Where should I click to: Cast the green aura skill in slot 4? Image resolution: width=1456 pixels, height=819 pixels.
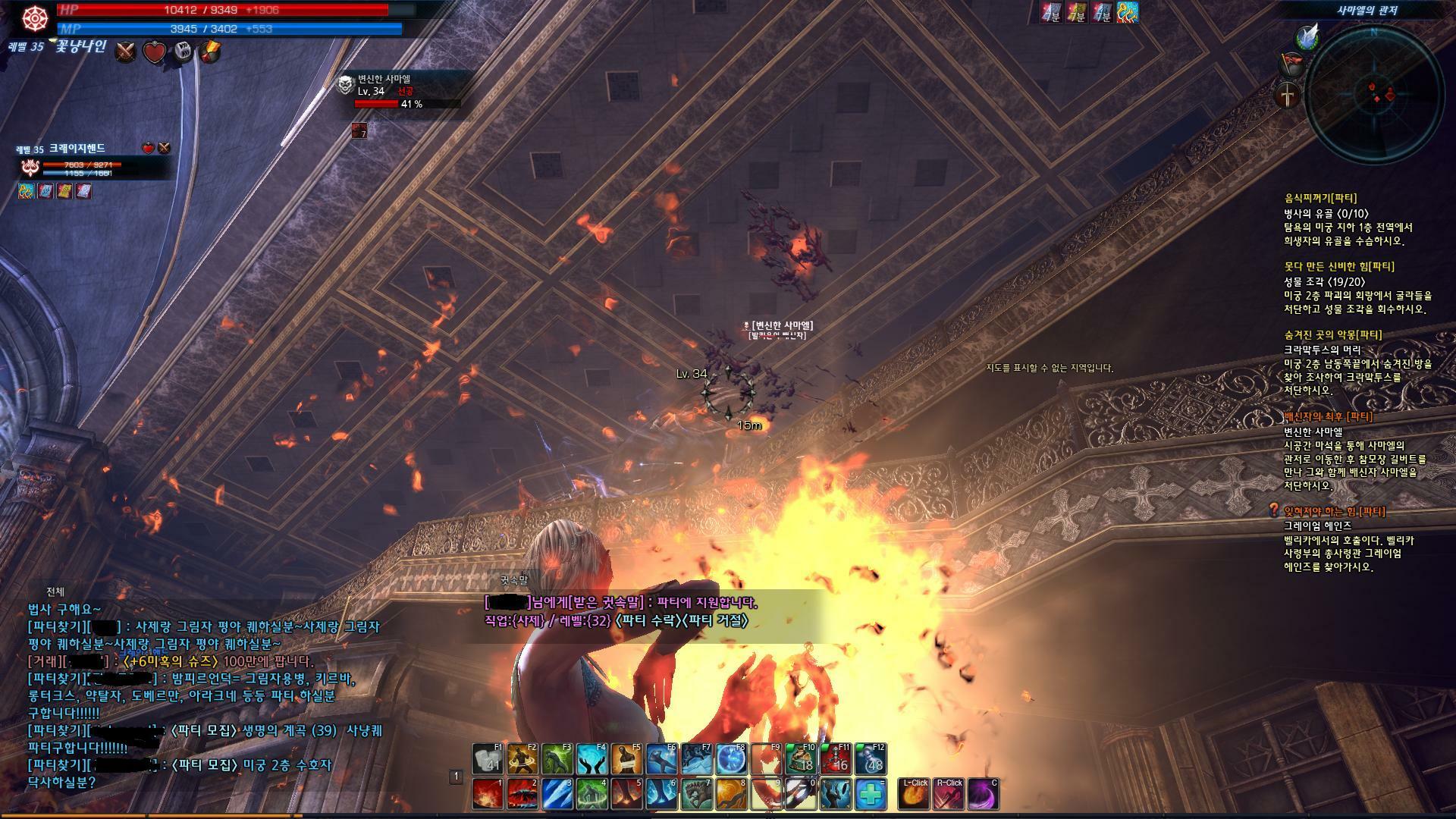pos(591,794)
